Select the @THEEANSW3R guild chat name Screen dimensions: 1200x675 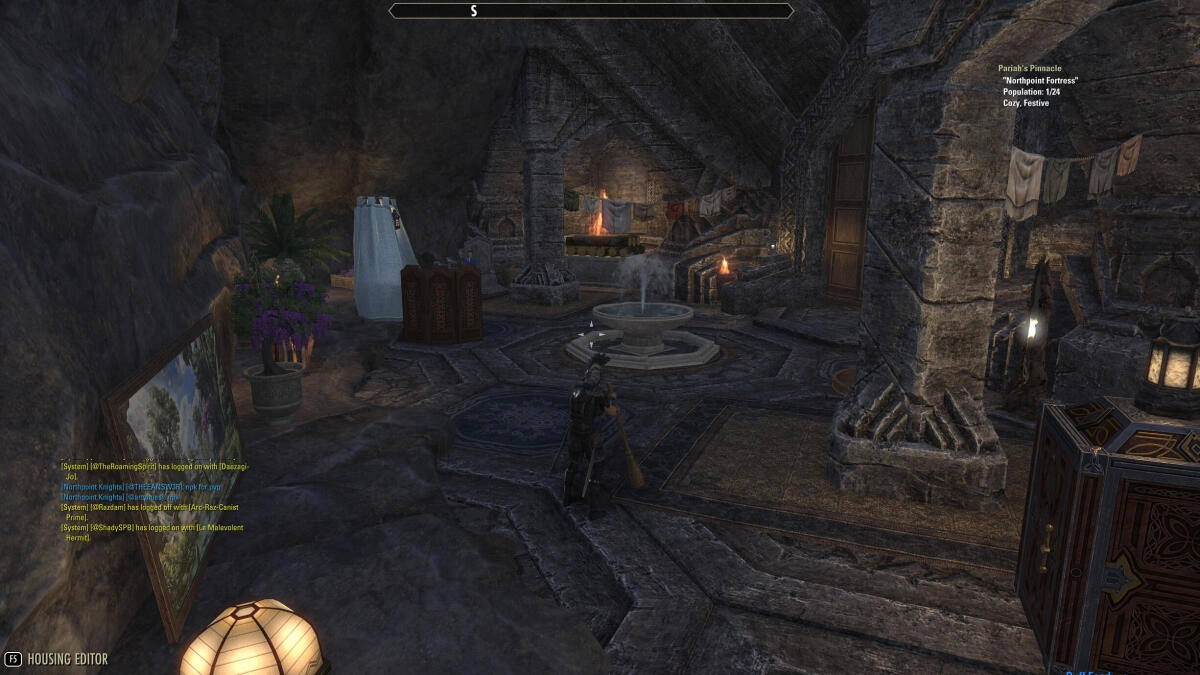pos(153,487)
